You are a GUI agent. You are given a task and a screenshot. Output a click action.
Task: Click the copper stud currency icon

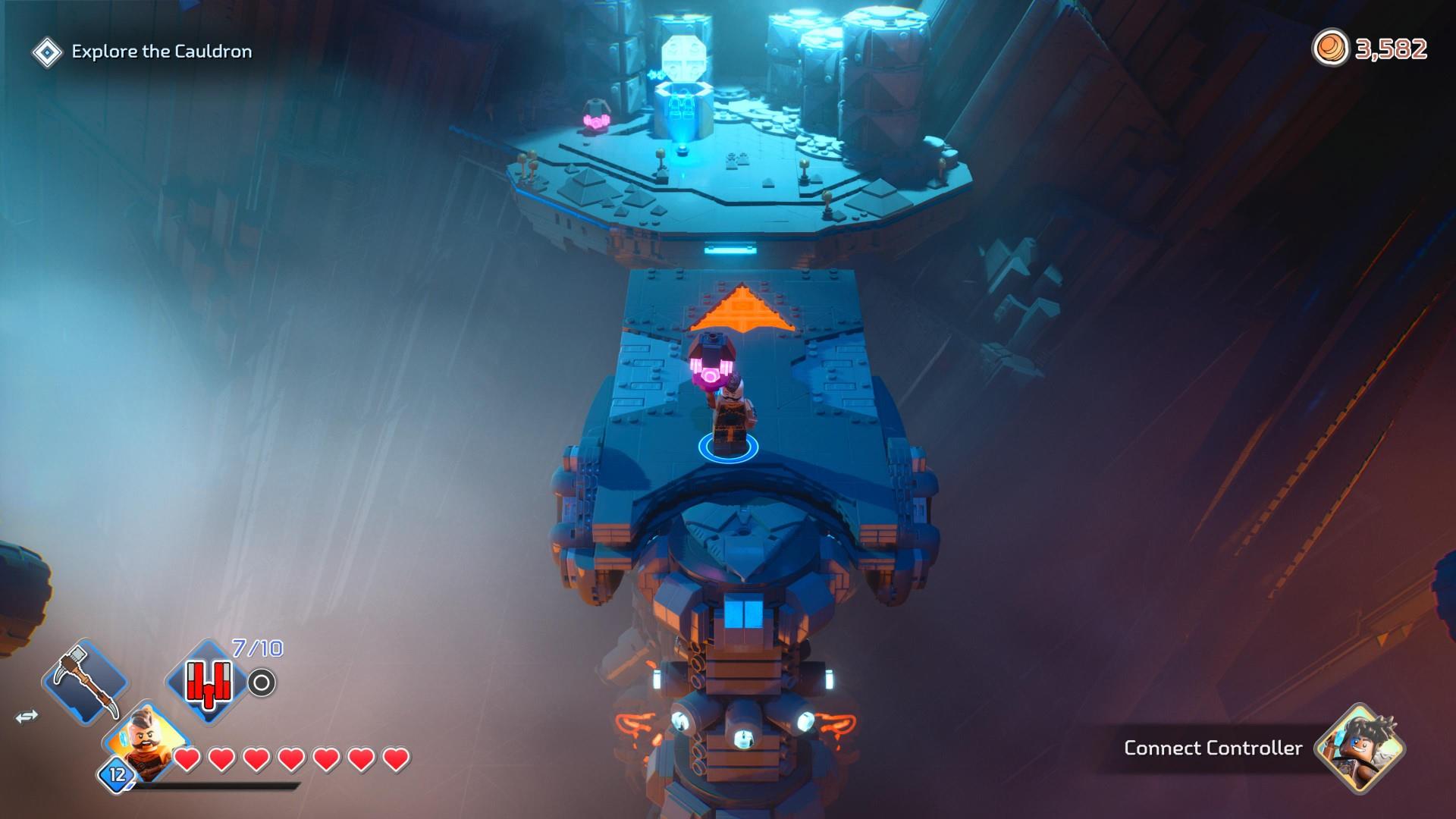[1330, 49]
